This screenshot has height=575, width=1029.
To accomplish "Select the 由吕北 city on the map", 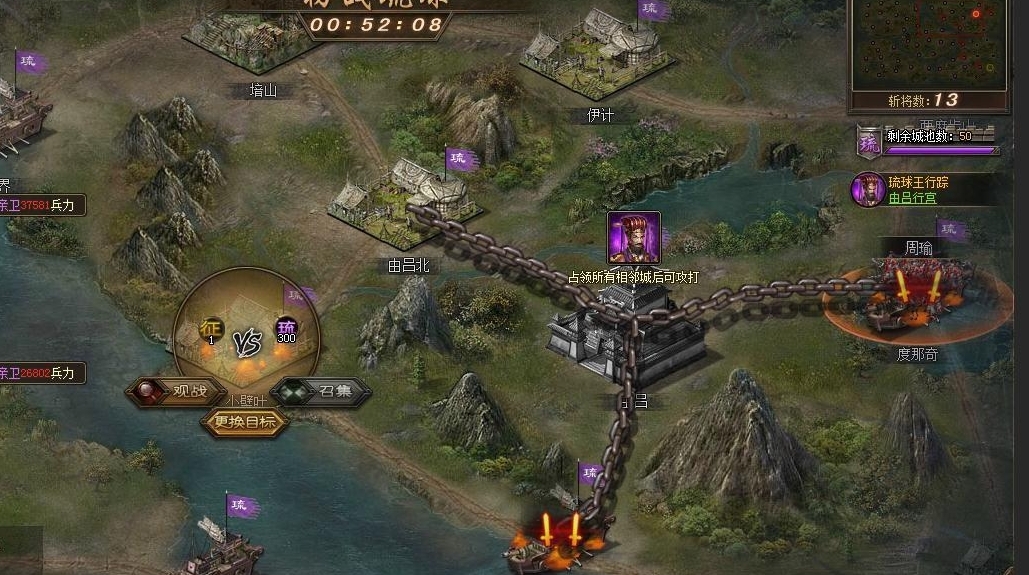I will [x=408, y=200].
